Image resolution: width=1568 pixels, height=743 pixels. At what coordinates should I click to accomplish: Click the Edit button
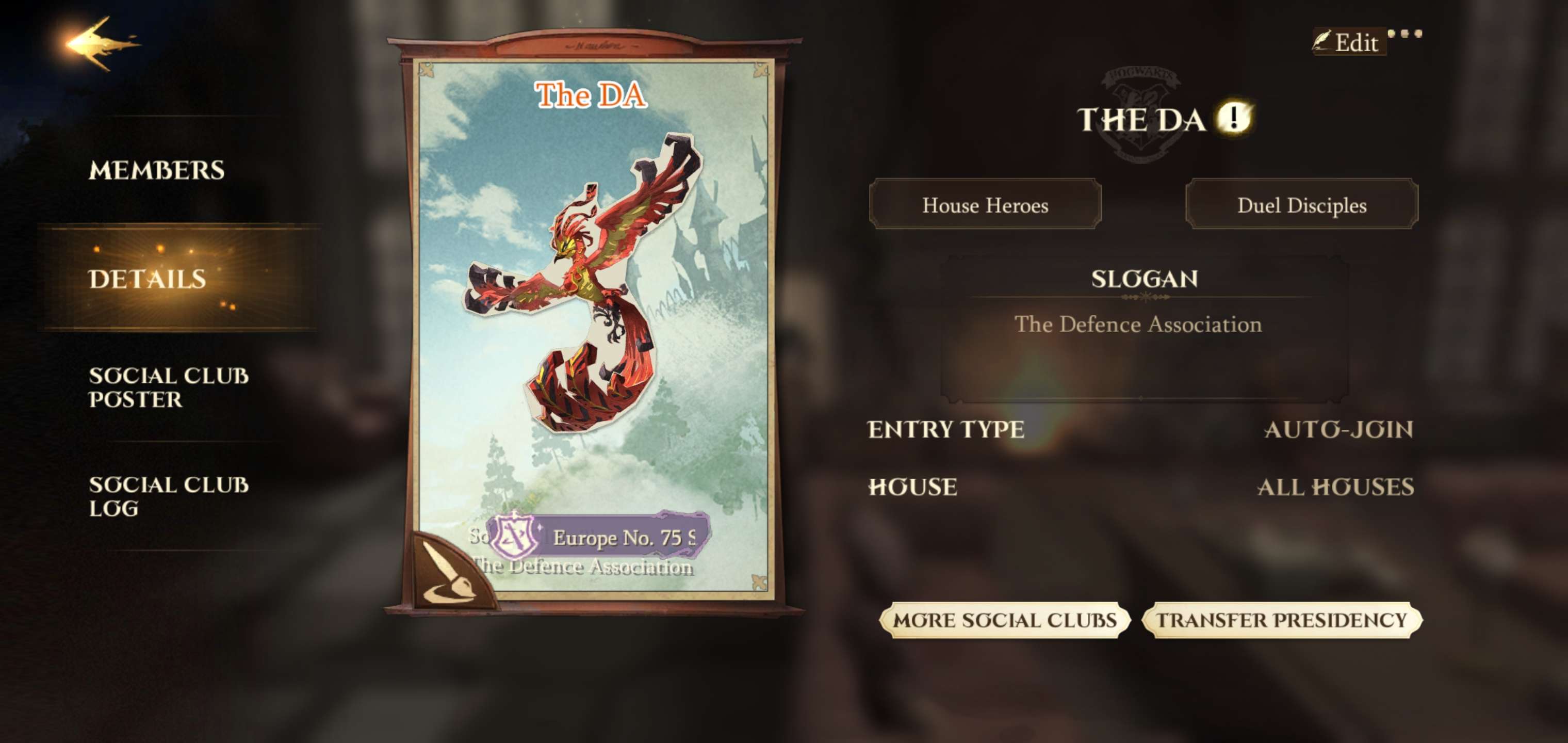coord(1349,43)
